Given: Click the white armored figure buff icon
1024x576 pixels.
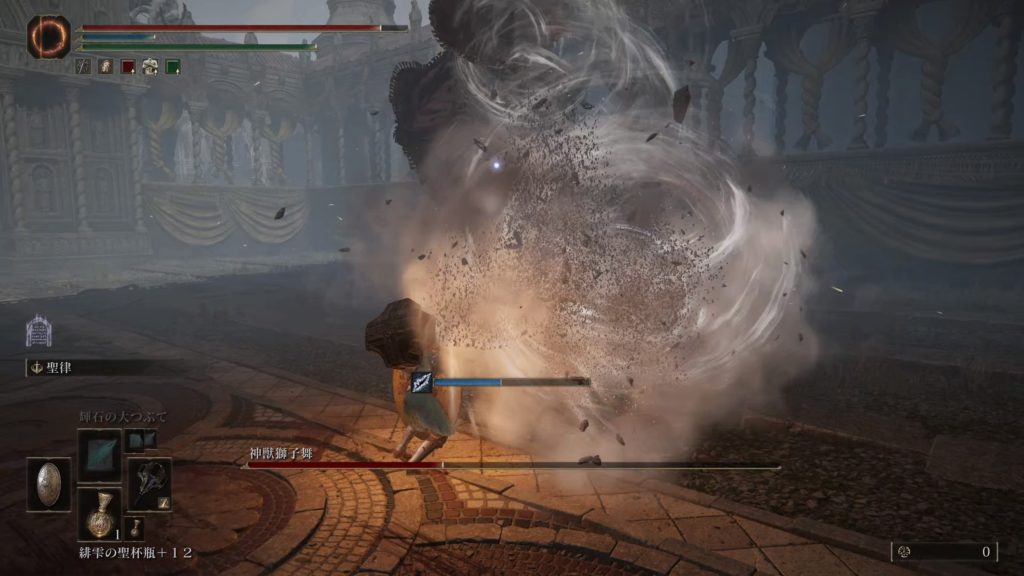Looking at the screenshot, I should pos(150,67).
